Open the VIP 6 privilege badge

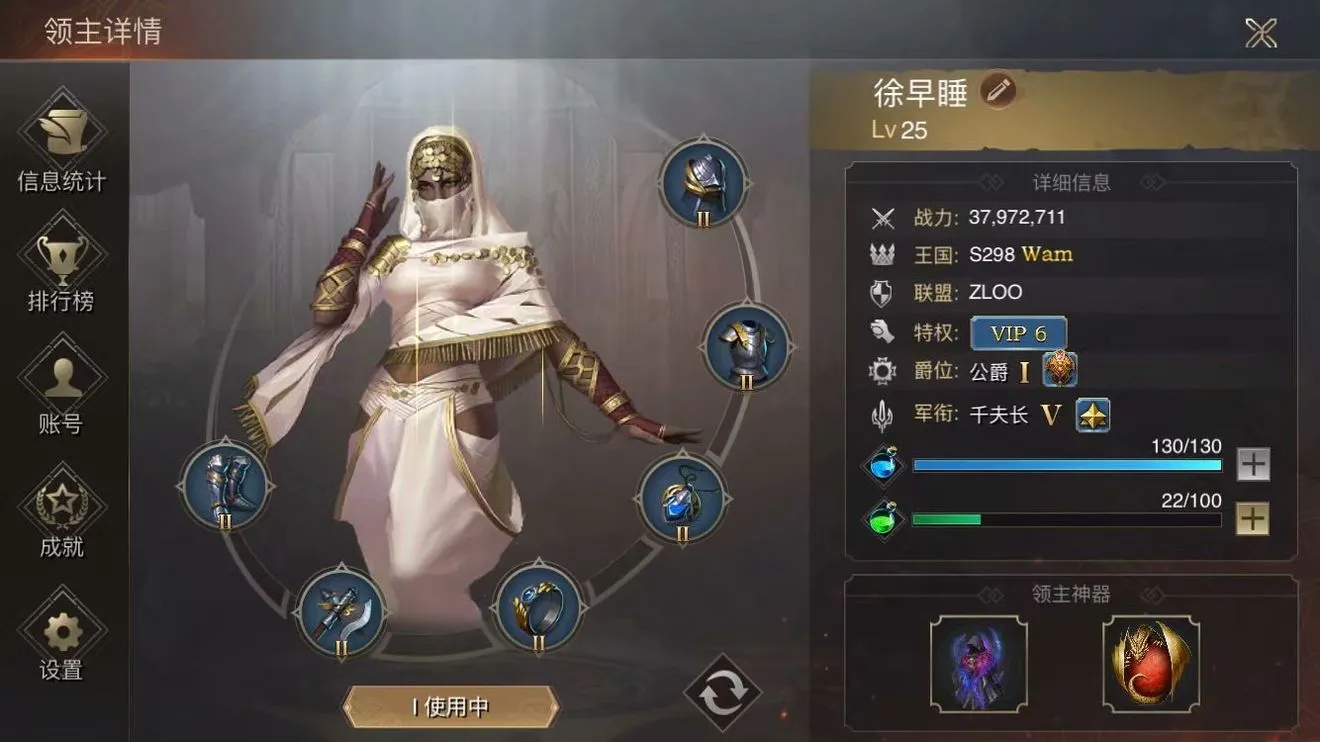tap(1018, 333)
